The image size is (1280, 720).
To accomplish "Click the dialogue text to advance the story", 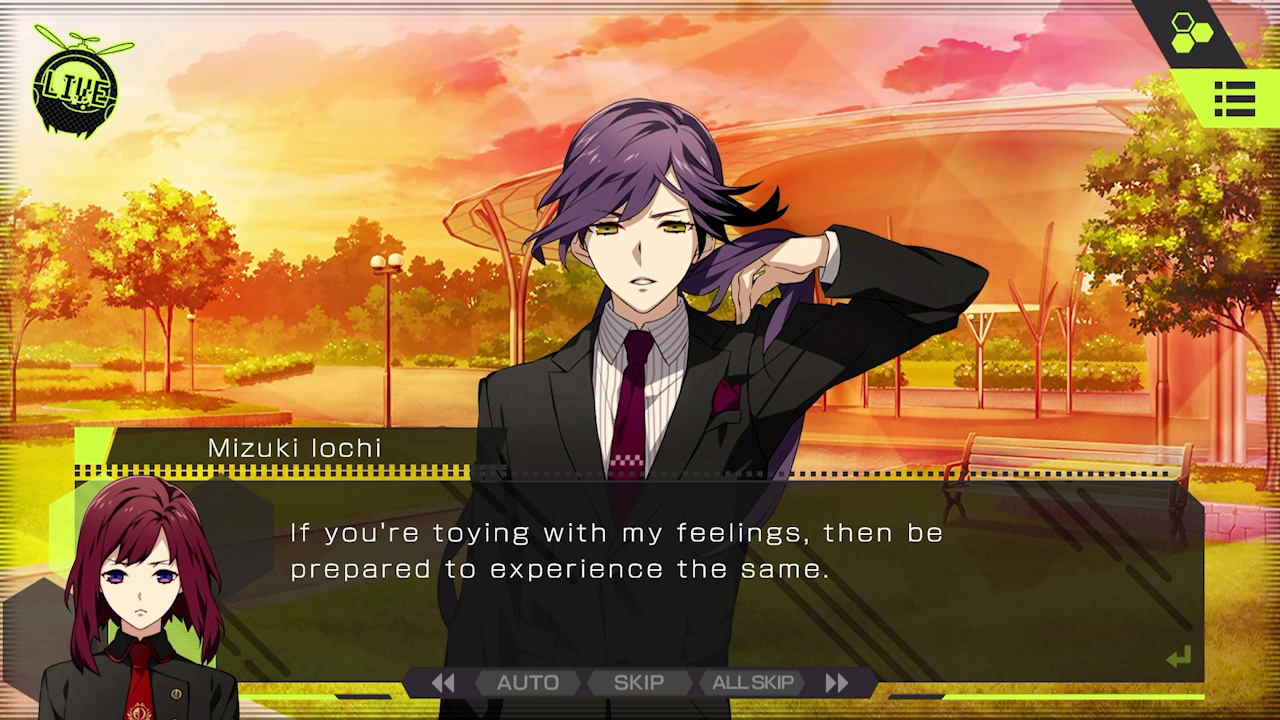I will click(x=615, y=550).
